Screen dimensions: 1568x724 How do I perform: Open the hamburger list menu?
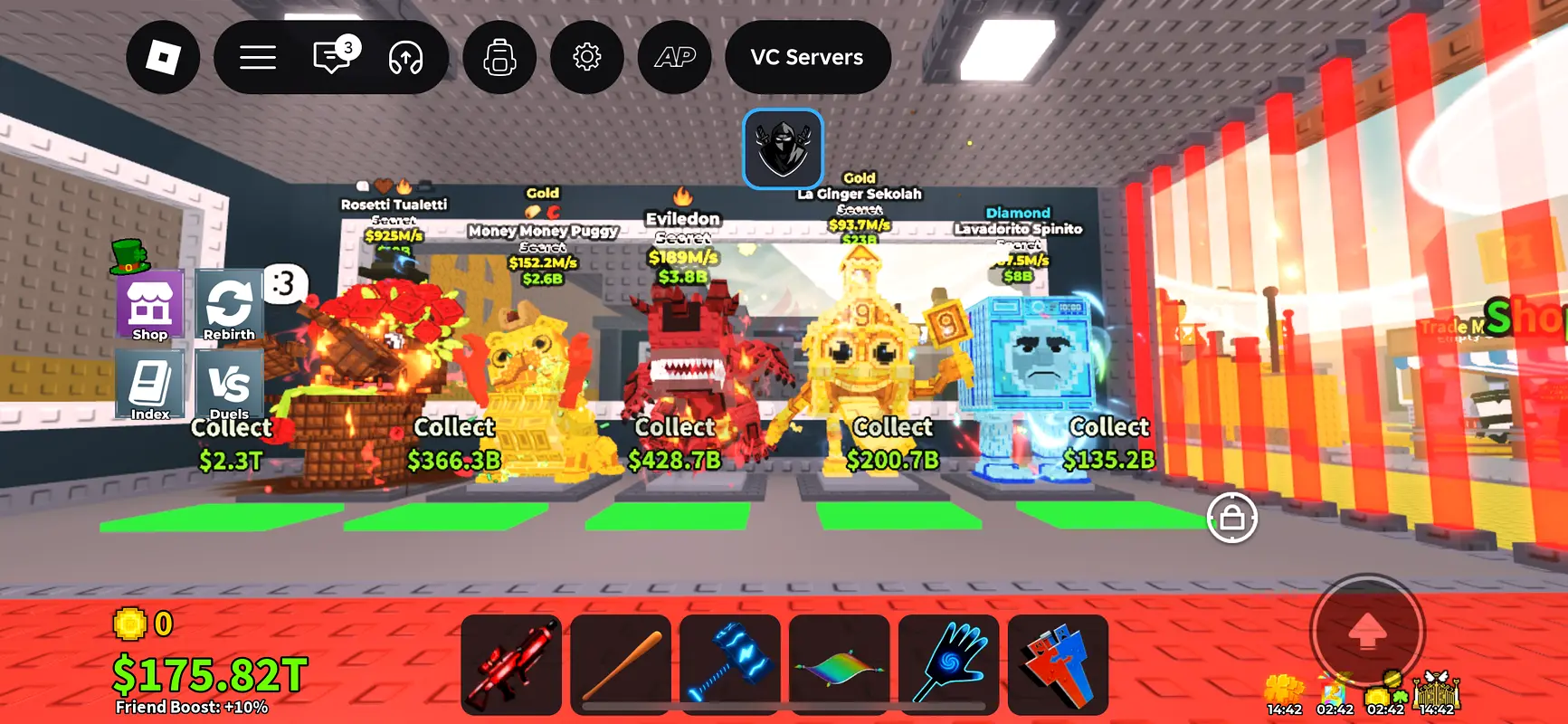[x=258, y=58]
